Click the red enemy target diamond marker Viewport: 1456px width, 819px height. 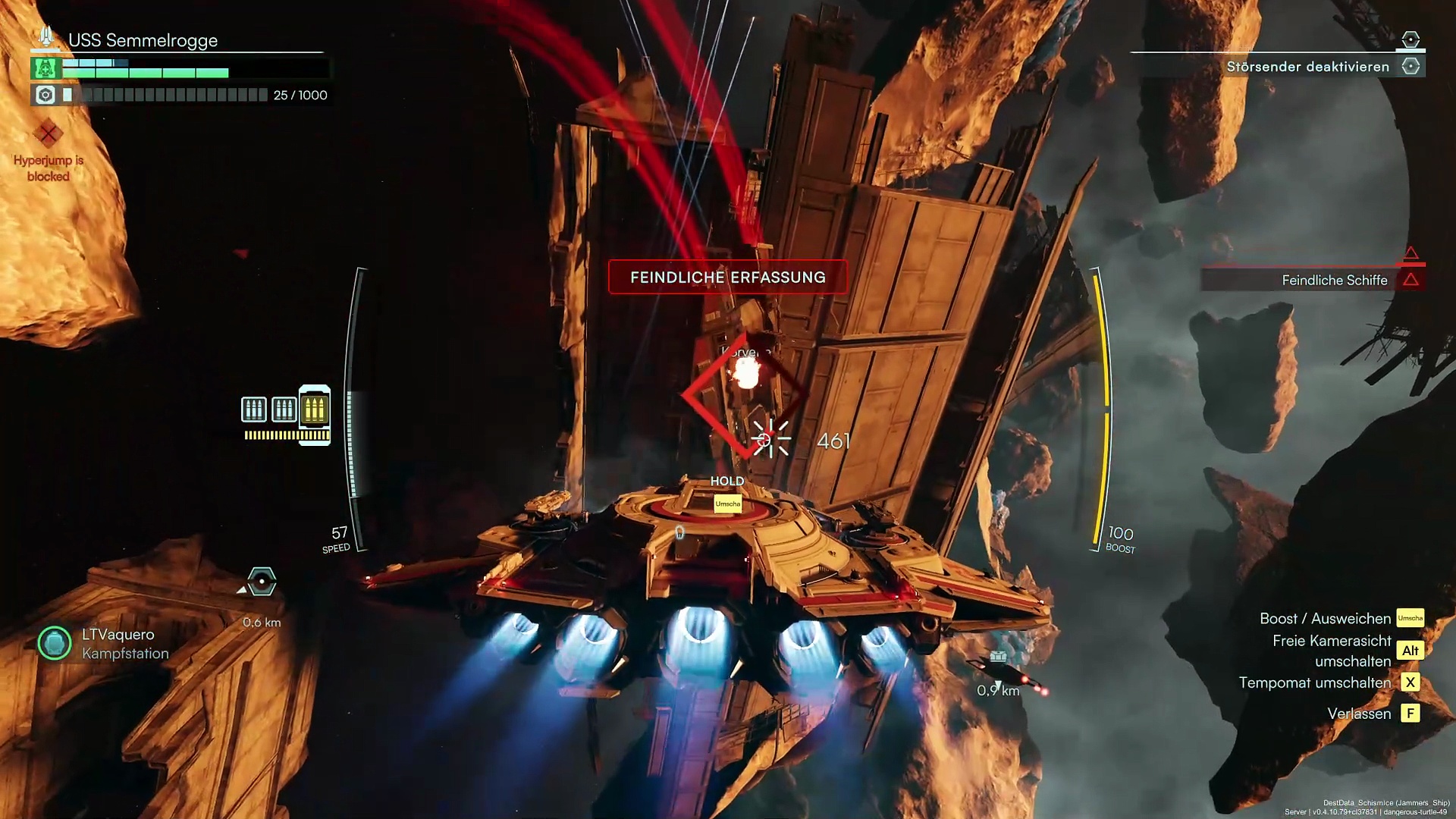(742, 396)
